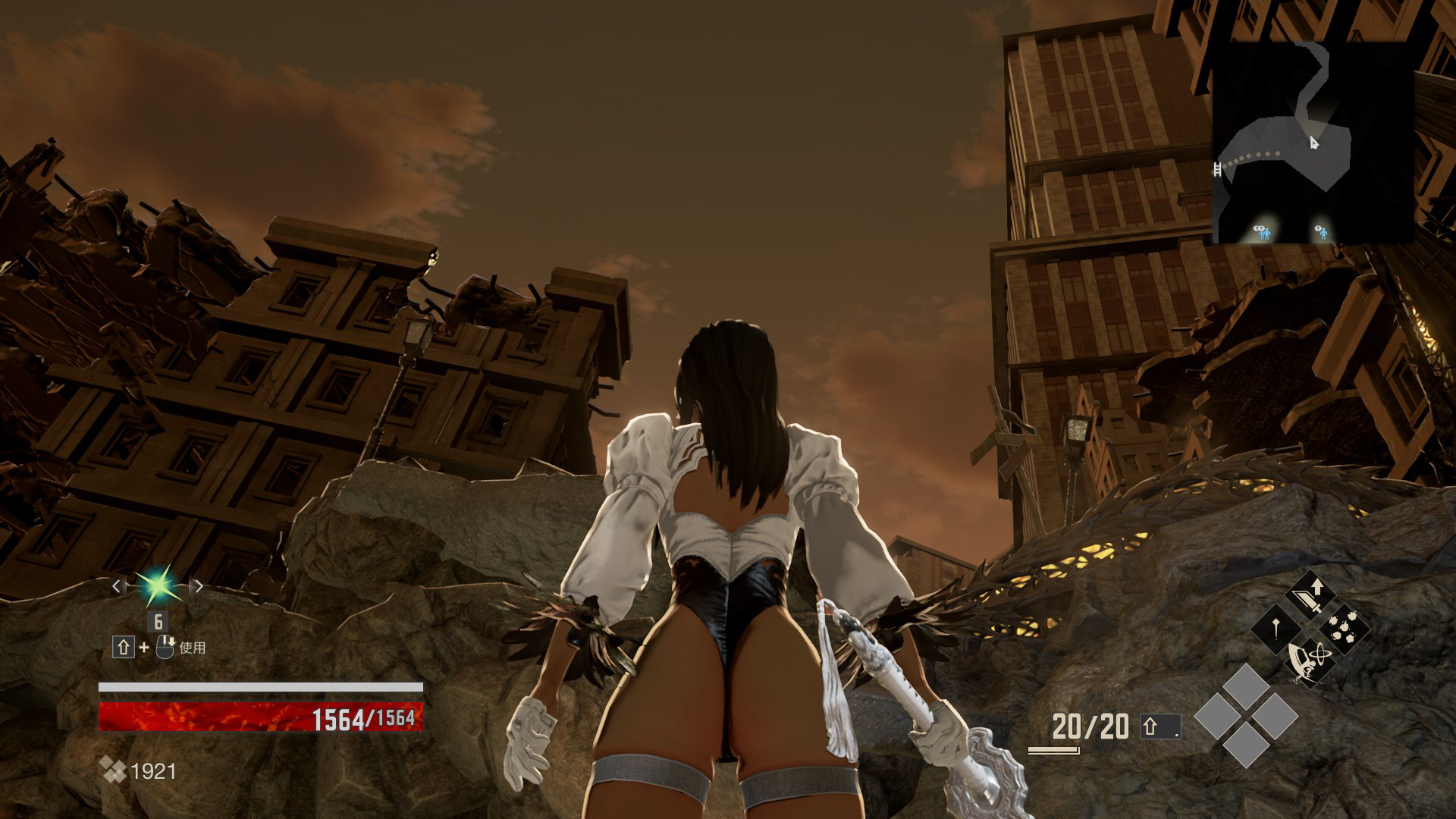Click the paired blue NPC marker on minimap

pyautogui.click(x=1262, y=231)
